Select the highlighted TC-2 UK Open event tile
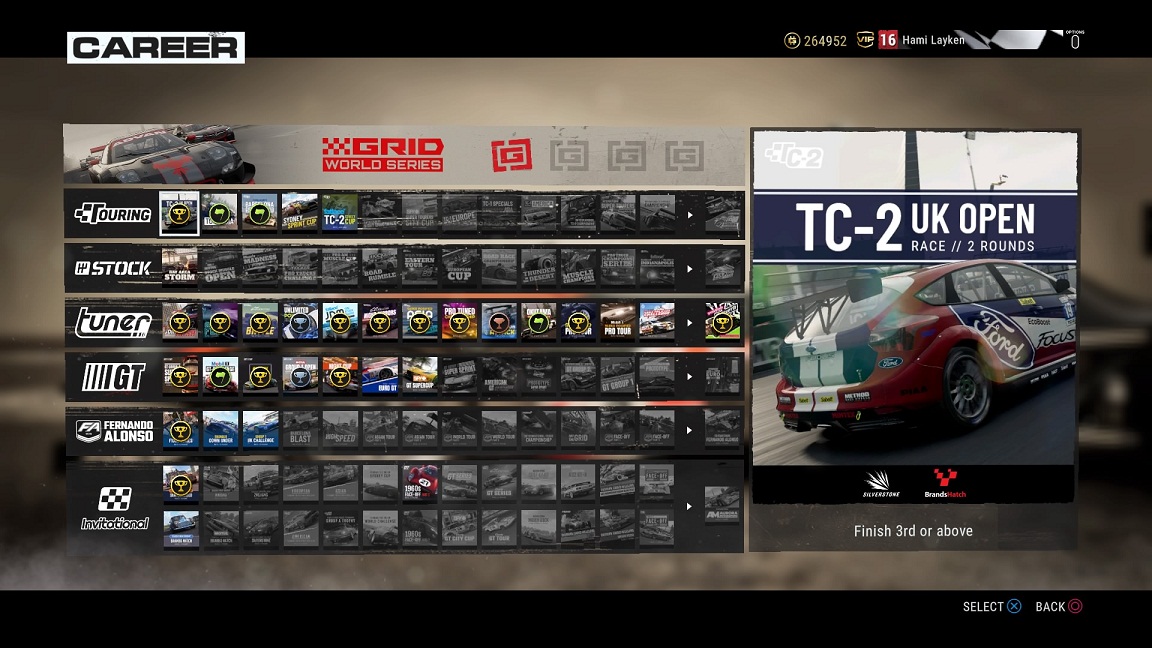This screenshot has width=1152, height=648. pos(180,213)
